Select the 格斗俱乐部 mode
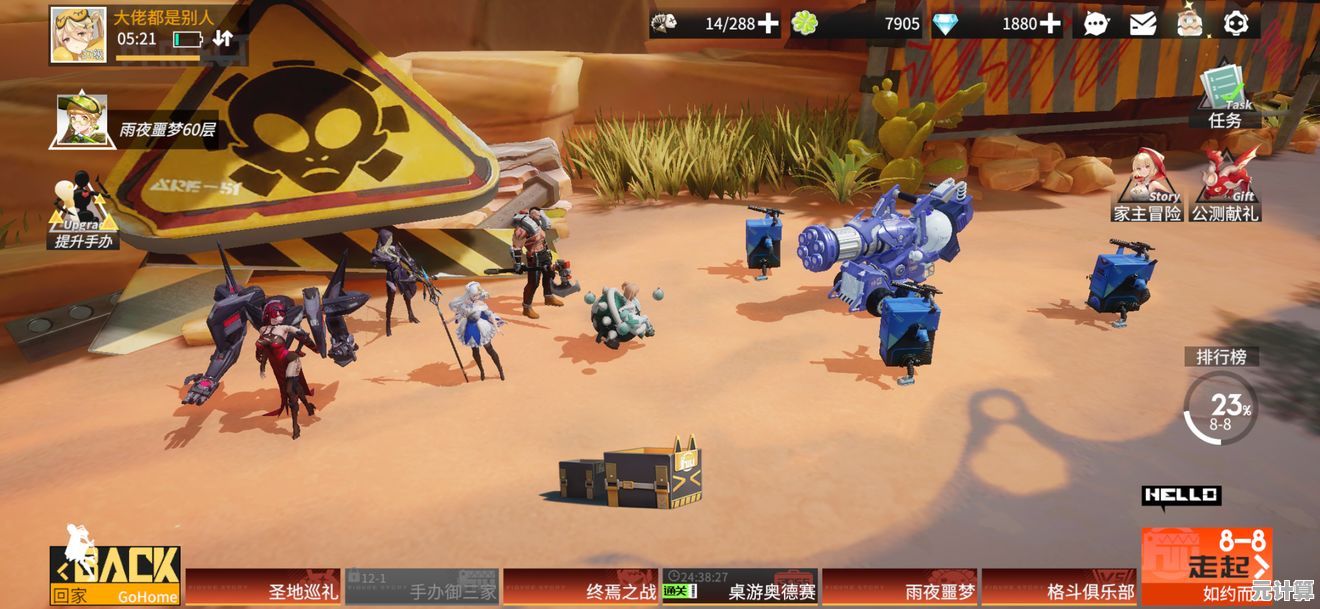Image resolution: width=1320 pixels, height=609 pixels. [1058, 587]
